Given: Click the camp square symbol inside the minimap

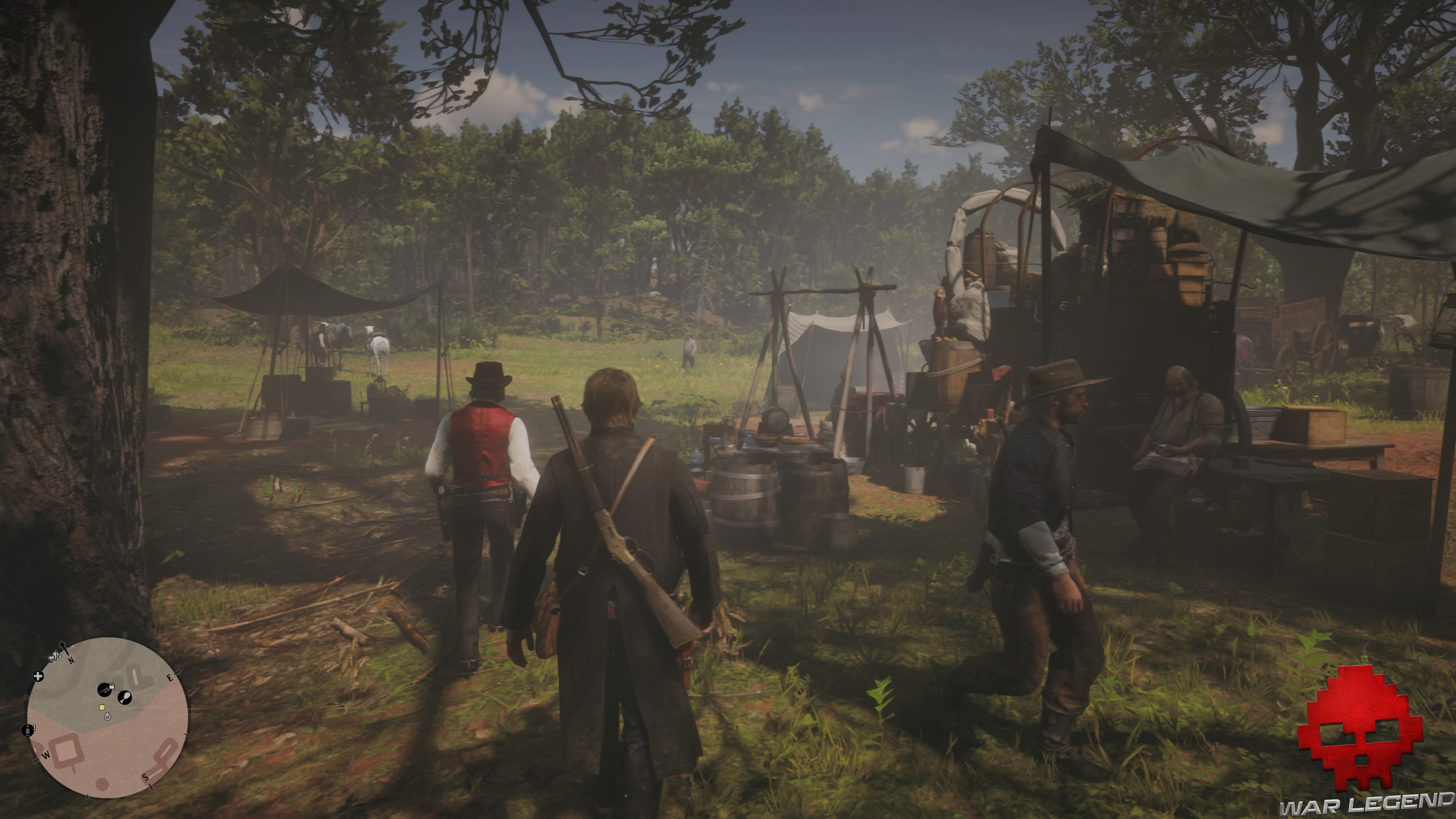Looking at the screenshot, I should coord(67,750).
